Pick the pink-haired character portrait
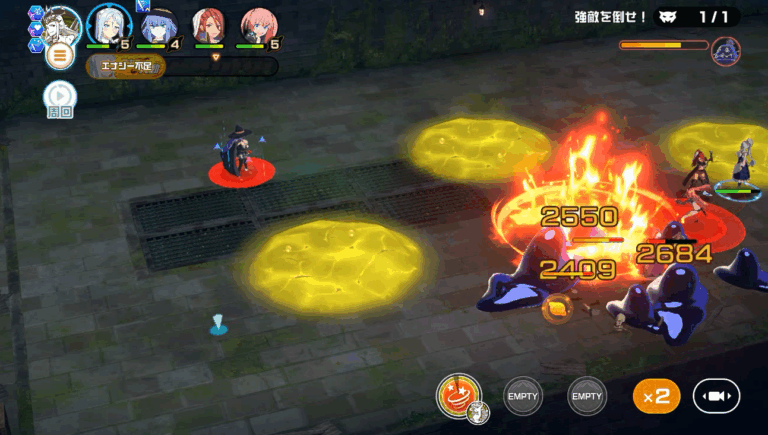768x435 pixels. pyautogui.click(x=259, y=25)
